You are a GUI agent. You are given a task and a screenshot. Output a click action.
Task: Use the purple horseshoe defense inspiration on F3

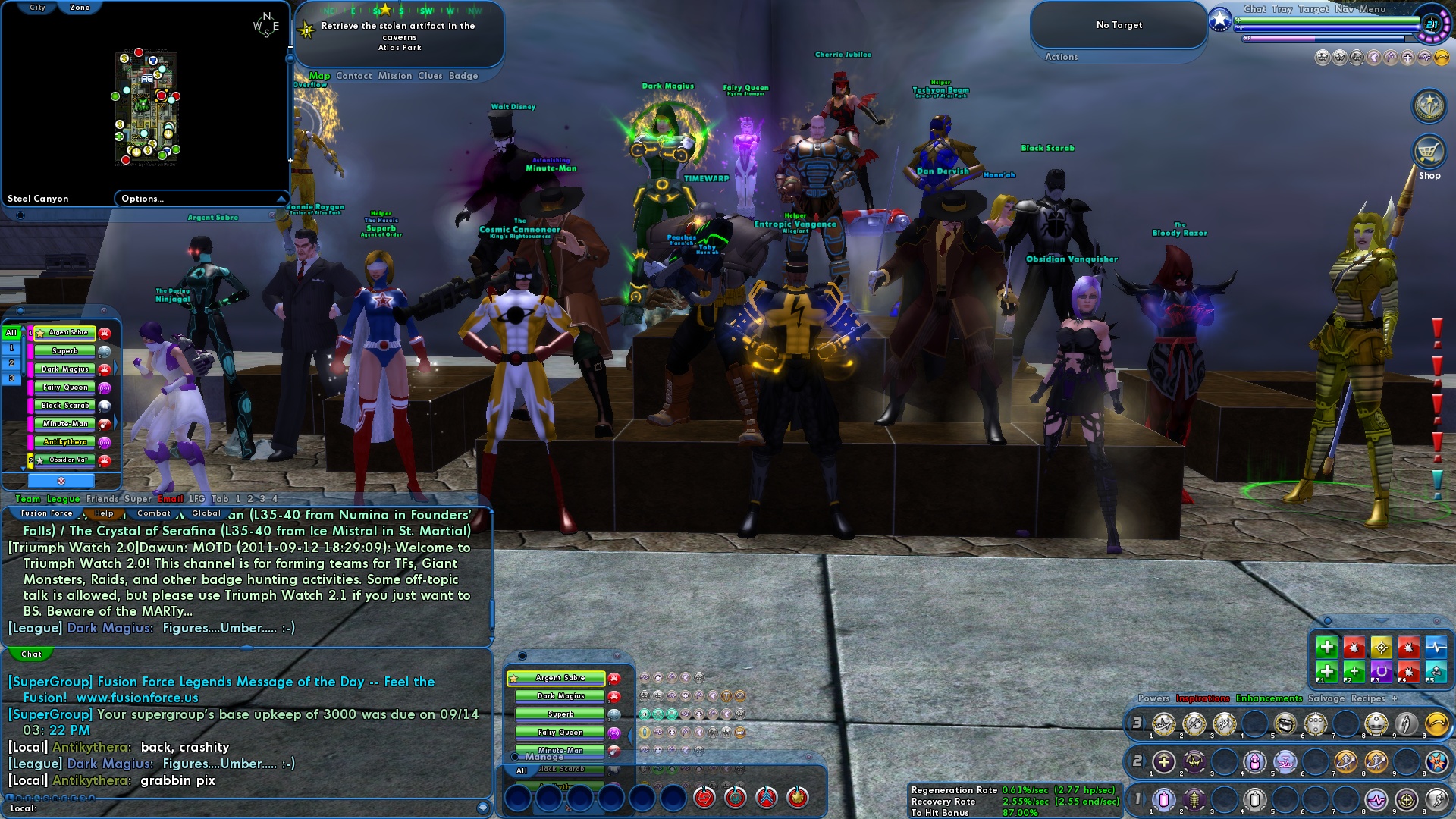[x=1382, y=672]
